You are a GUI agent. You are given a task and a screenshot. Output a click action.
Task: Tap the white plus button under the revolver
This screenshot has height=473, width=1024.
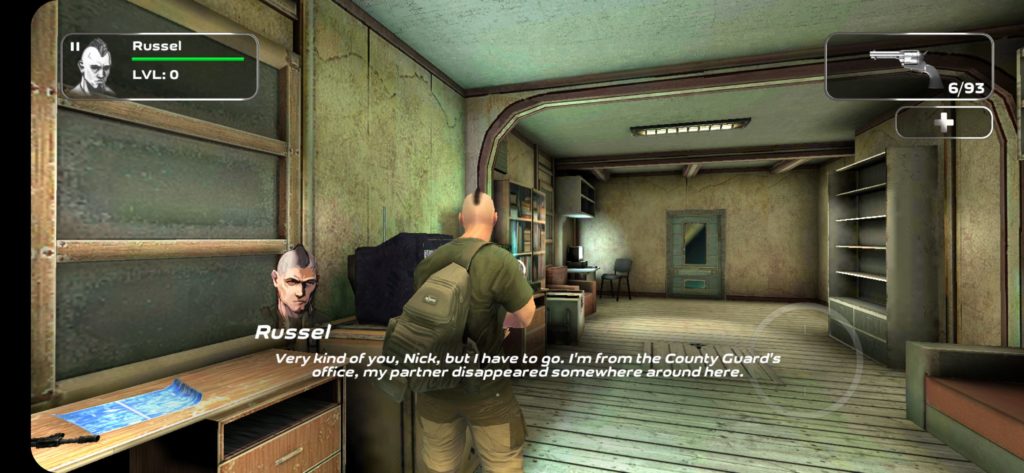(x=943, y=122)
